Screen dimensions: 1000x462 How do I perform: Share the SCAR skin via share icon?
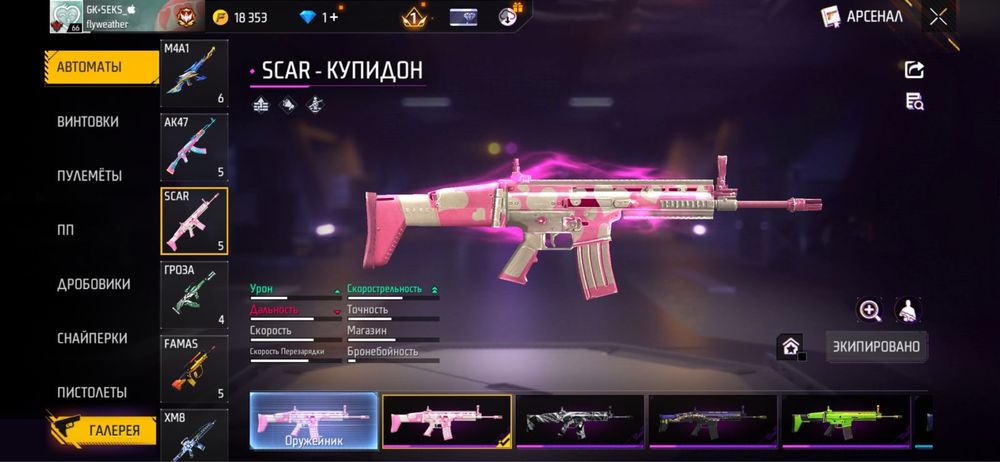pyautogui.click(x=914, y=69)
